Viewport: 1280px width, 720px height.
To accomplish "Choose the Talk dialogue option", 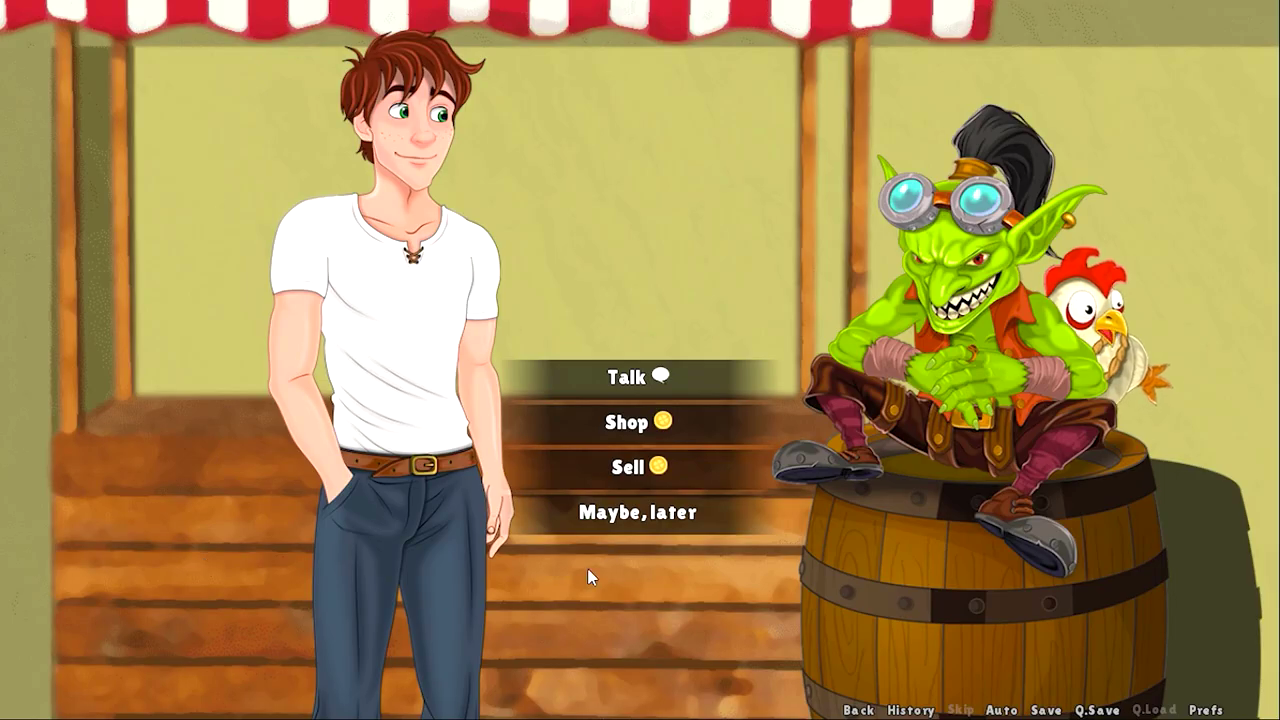I will tap(637, 377).
